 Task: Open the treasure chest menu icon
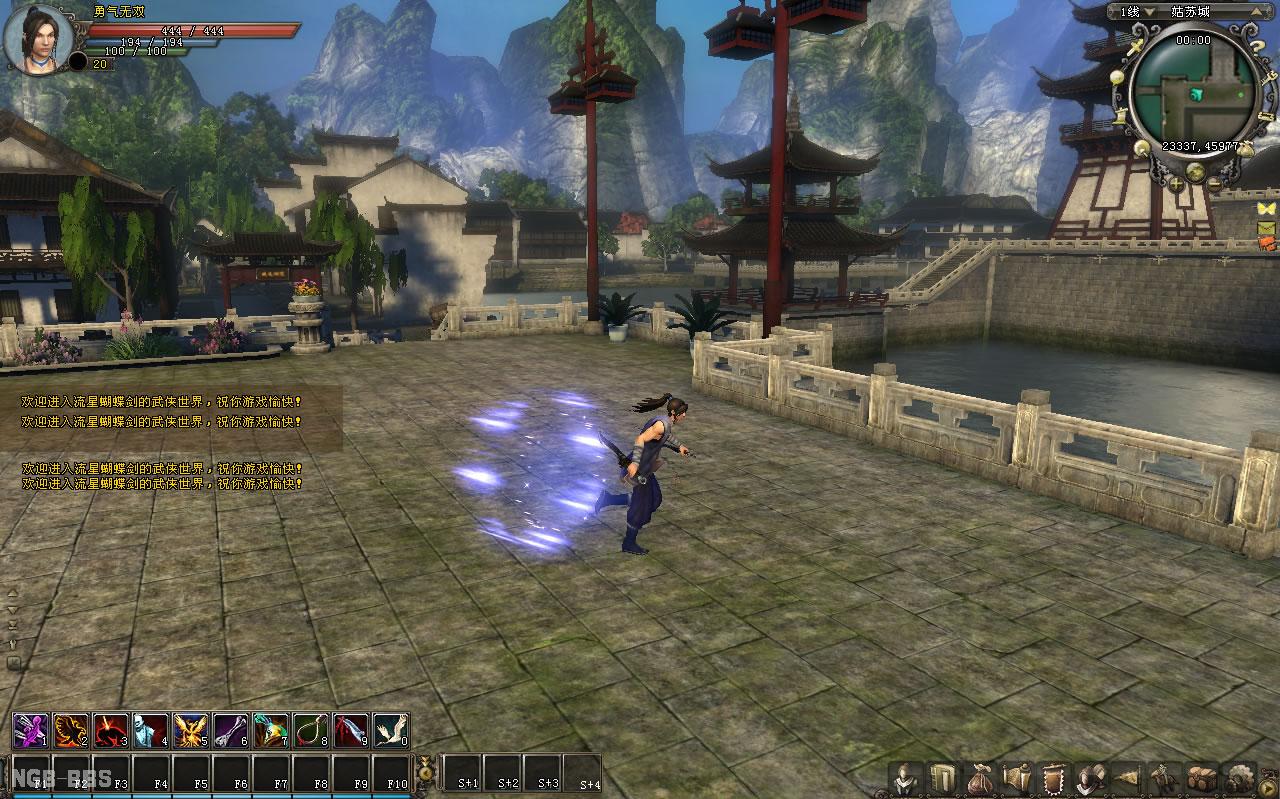1201,778
